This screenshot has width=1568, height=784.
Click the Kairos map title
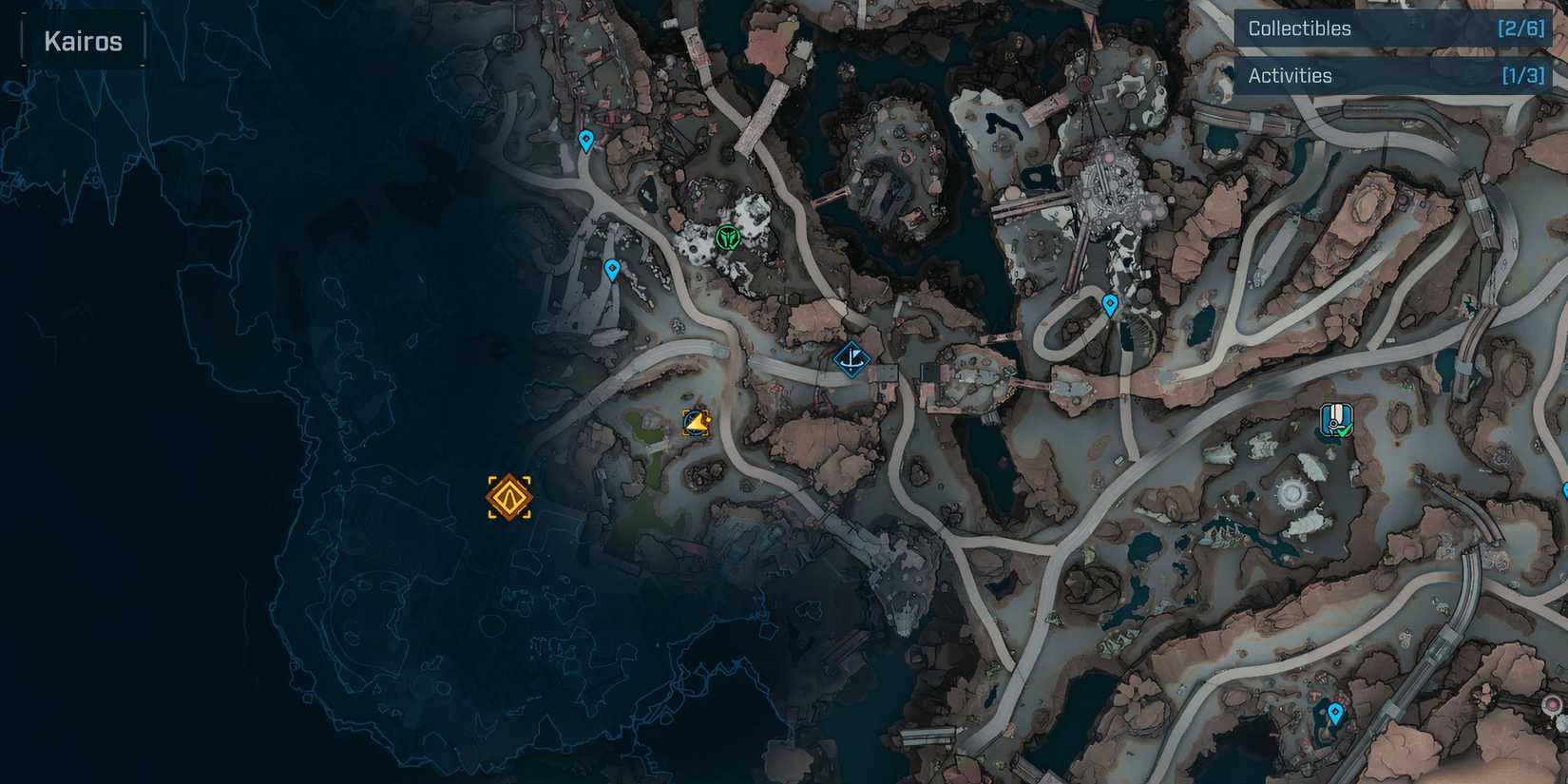coord(82,40)
